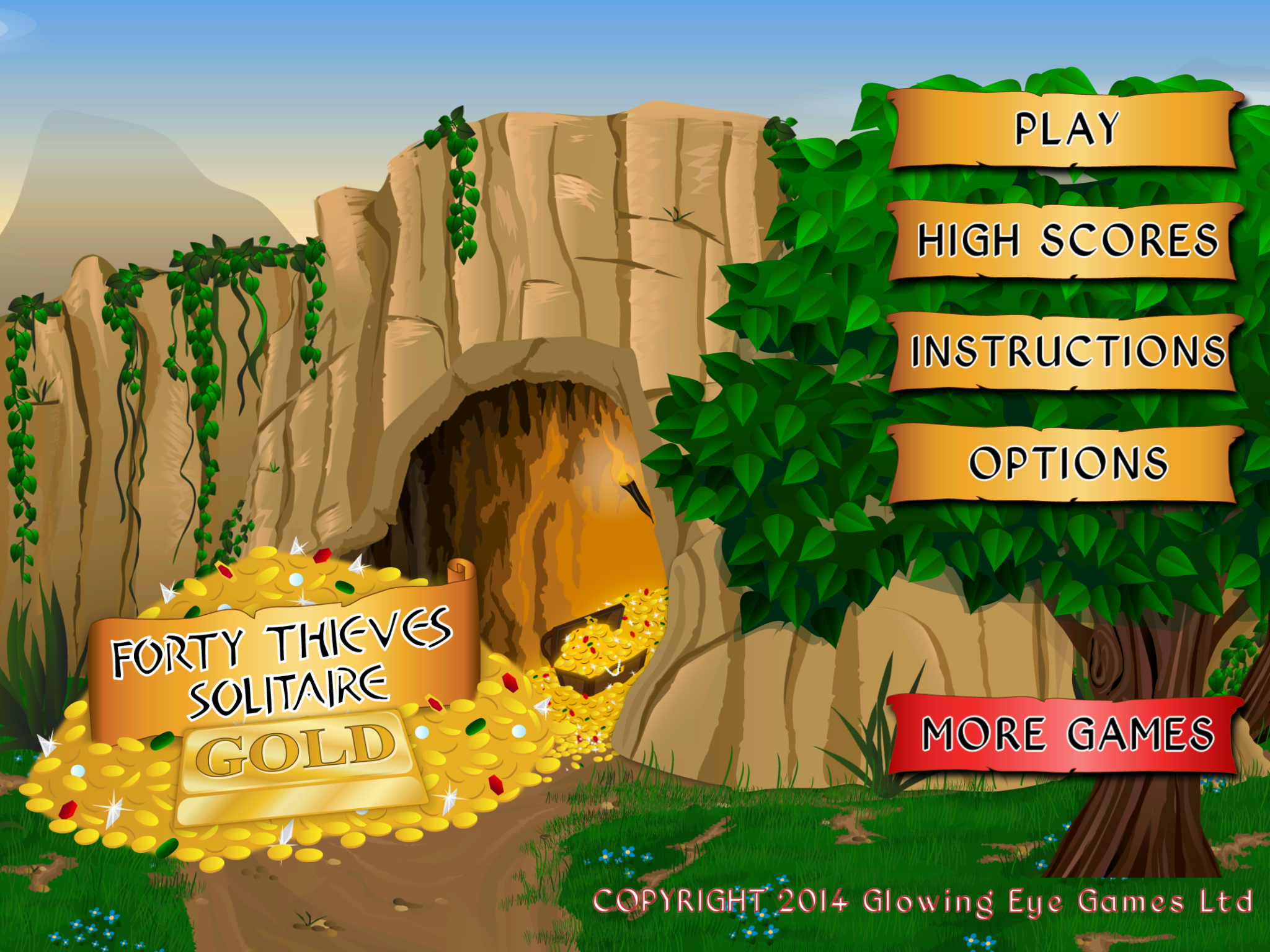Start the game with the Play button
1270x952 pixels.
click(x=1065, y=130)
